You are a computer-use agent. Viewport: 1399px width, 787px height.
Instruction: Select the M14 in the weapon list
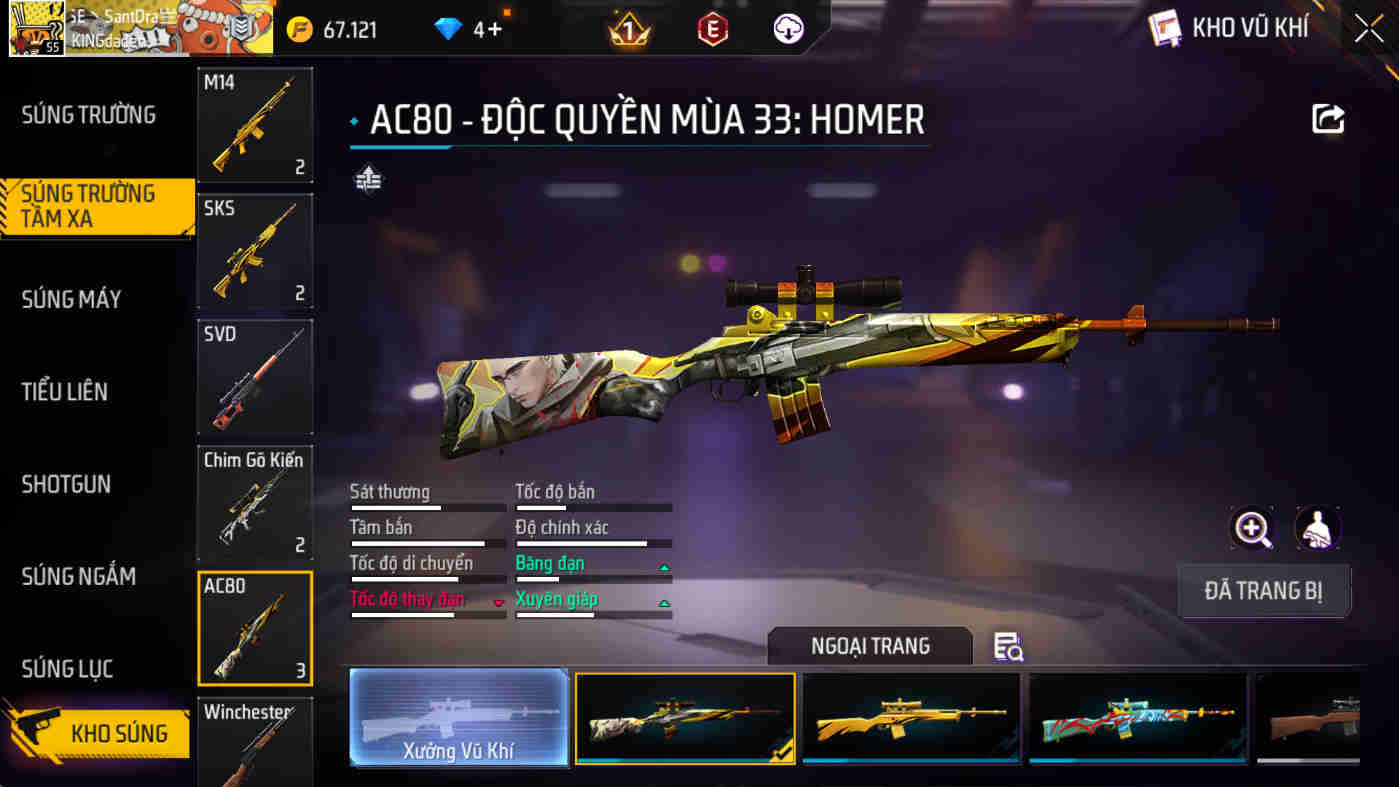coord(255,124)
